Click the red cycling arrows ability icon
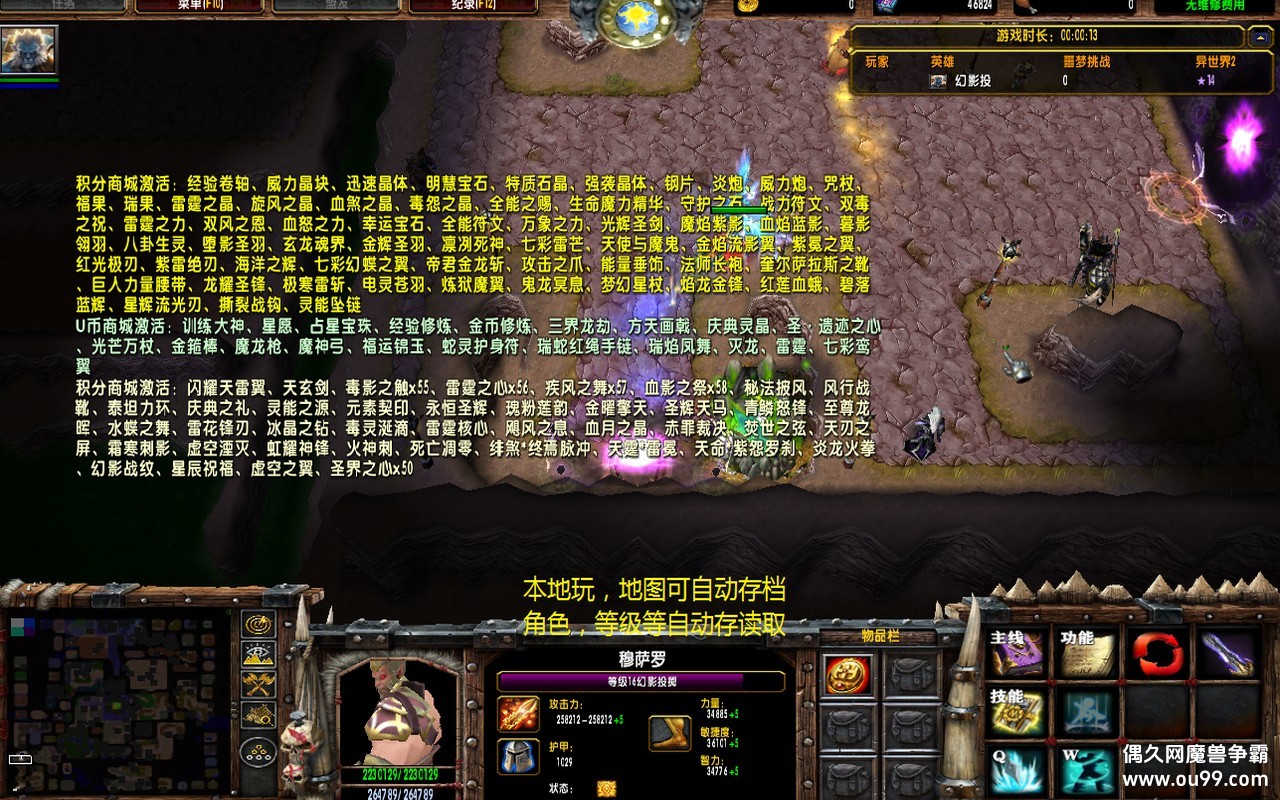Screen dimensions: 1280x800 (1157, 650)
